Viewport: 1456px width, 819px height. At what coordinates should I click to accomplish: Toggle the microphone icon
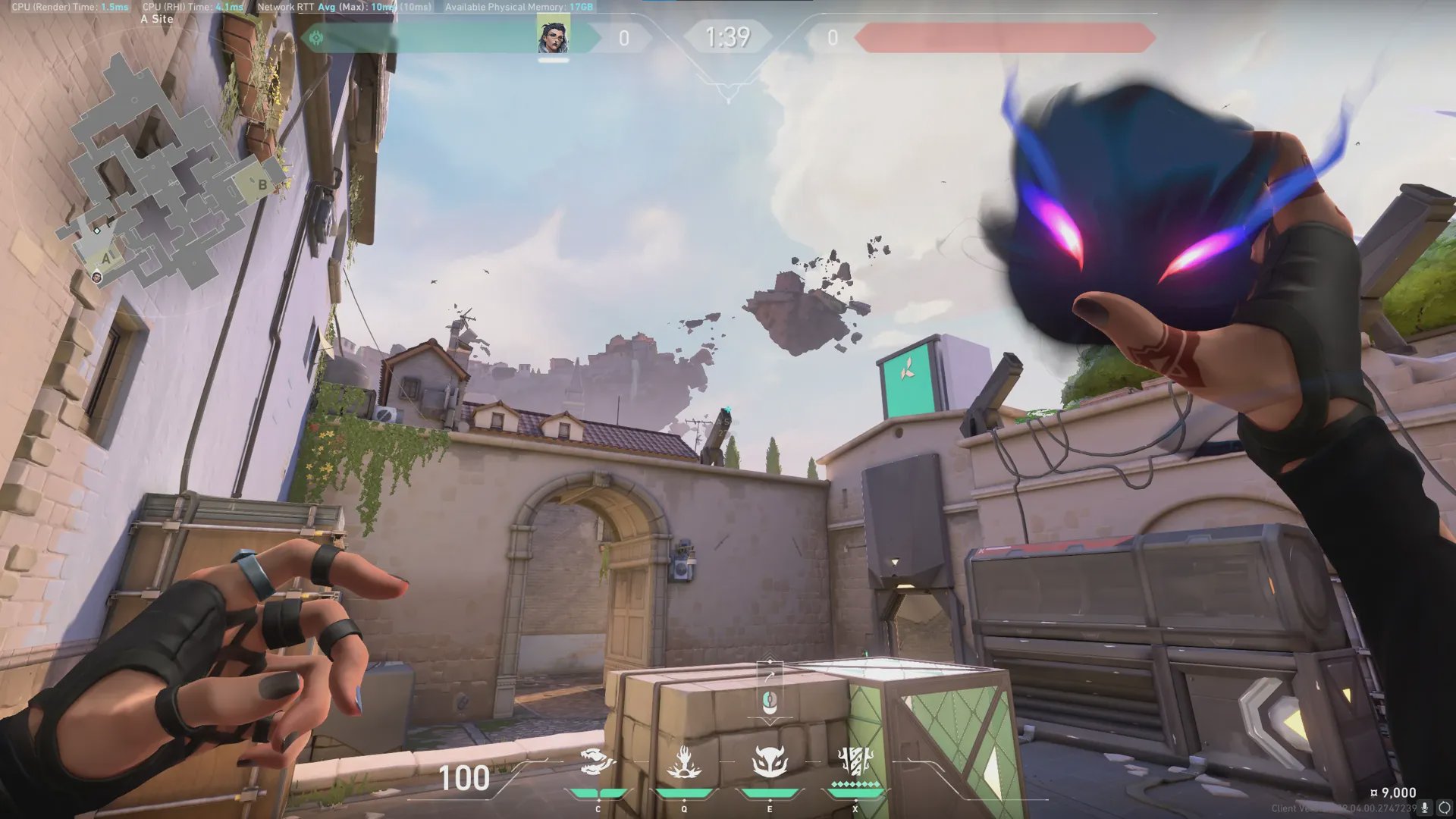1425,808
